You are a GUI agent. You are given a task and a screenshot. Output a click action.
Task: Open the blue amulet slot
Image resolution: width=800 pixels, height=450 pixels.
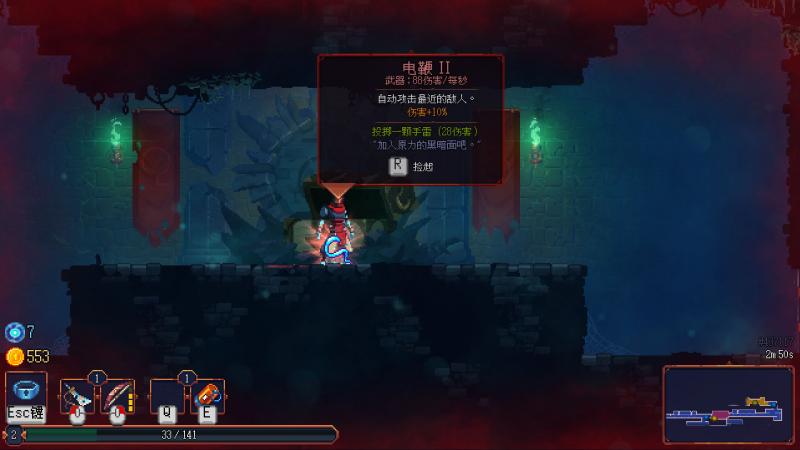26,391
